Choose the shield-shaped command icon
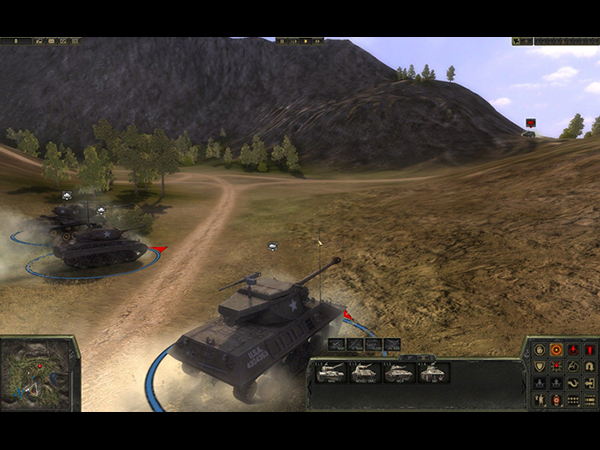600x450 pixels. click(x=540, y=366)
